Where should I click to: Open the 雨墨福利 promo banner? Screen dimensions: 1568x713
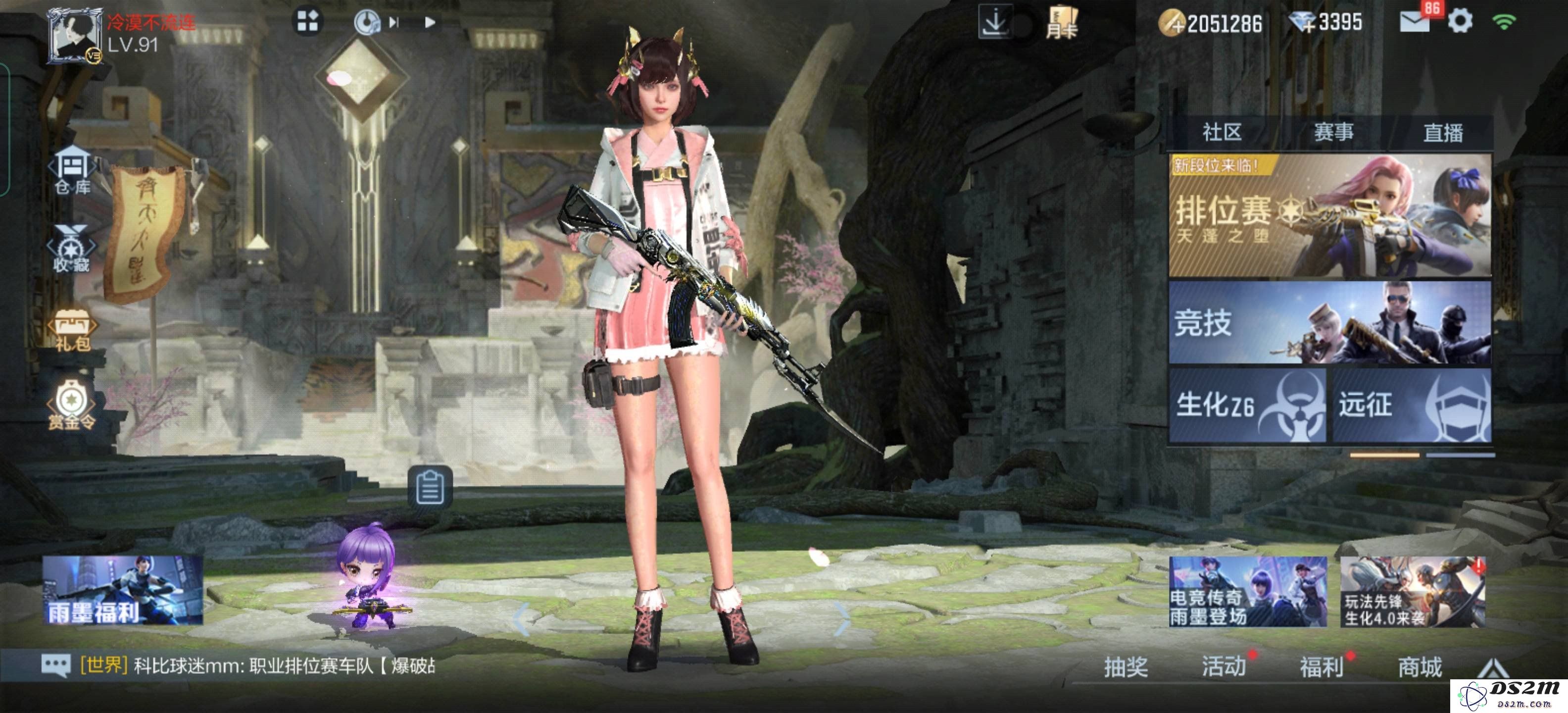click(123, 589)
